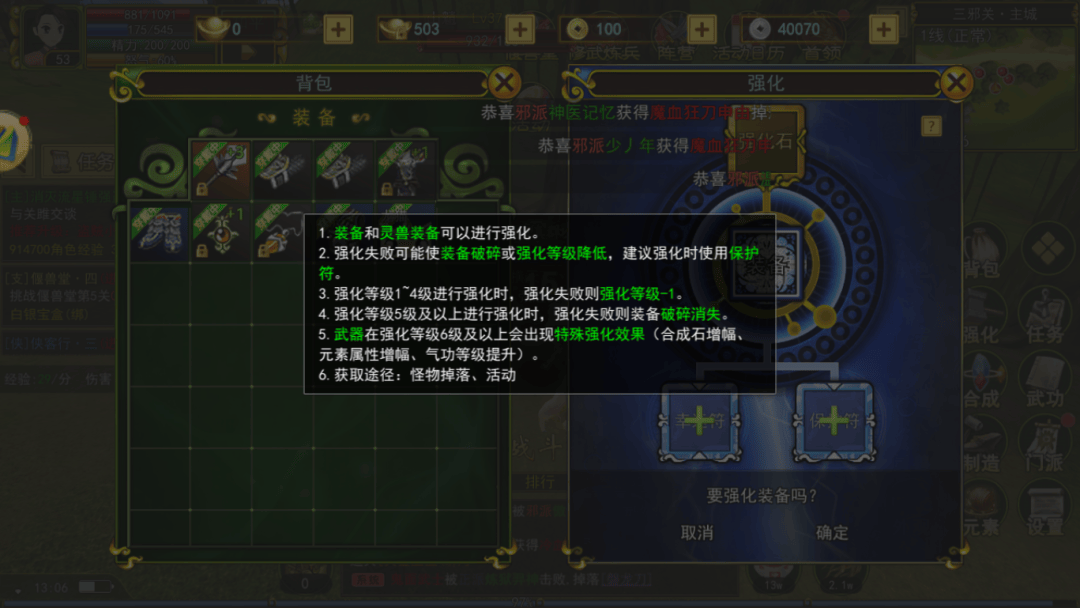This screenshot has height=608, width=1080.
Task: Select the +1 amulet accessory item
Action: pos(220,232)
